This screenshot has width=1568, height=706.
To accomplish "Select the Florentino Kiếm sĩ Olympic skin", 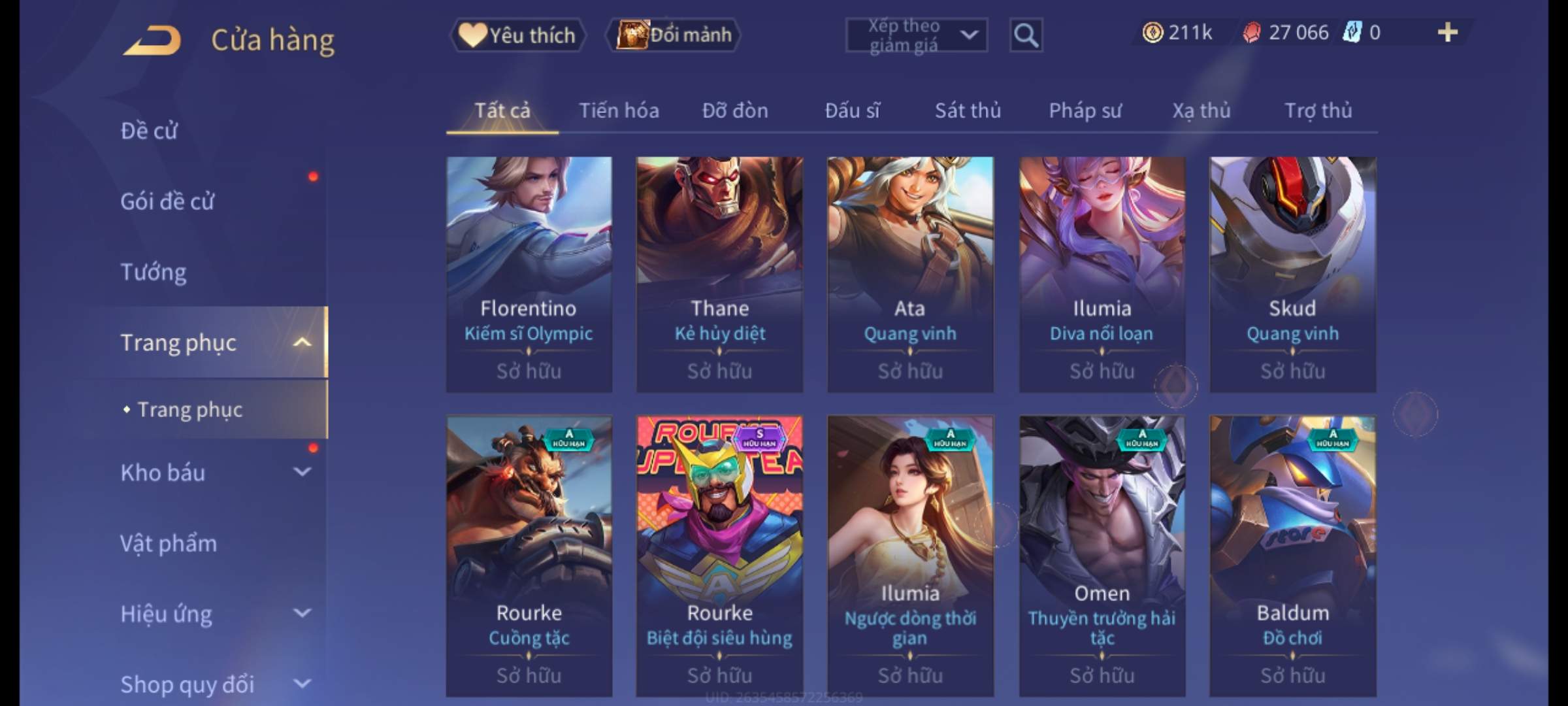I will click(x=529, y=275).
